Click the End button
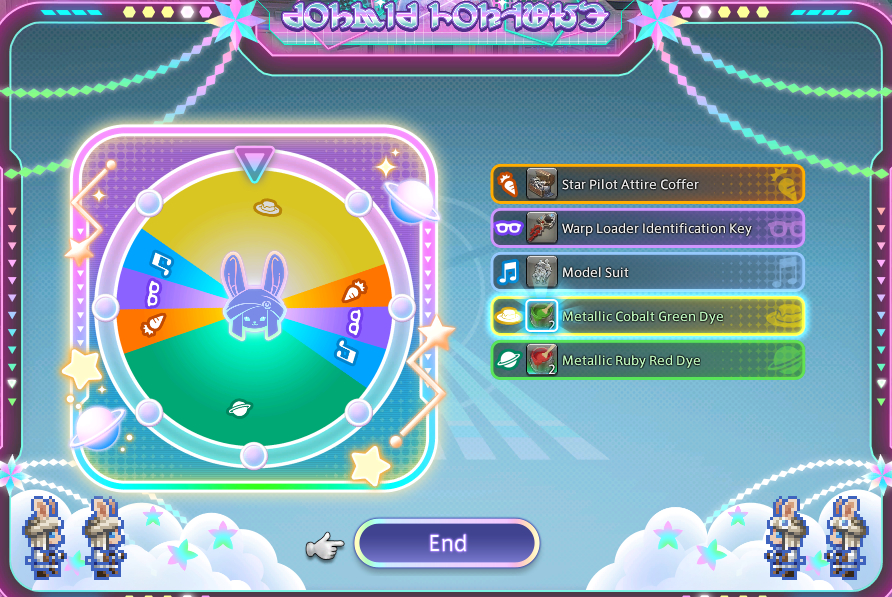 (x=447, y=543)
